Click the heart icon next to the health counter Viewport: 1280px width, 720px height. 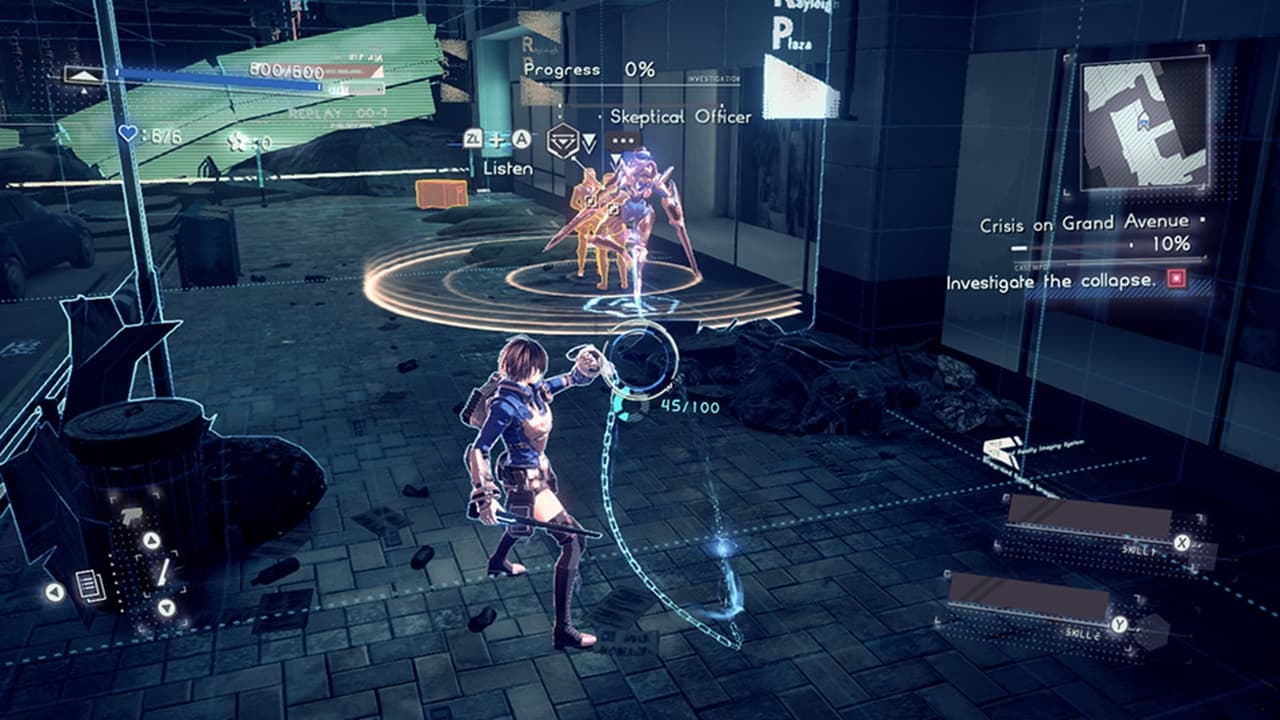127,134
